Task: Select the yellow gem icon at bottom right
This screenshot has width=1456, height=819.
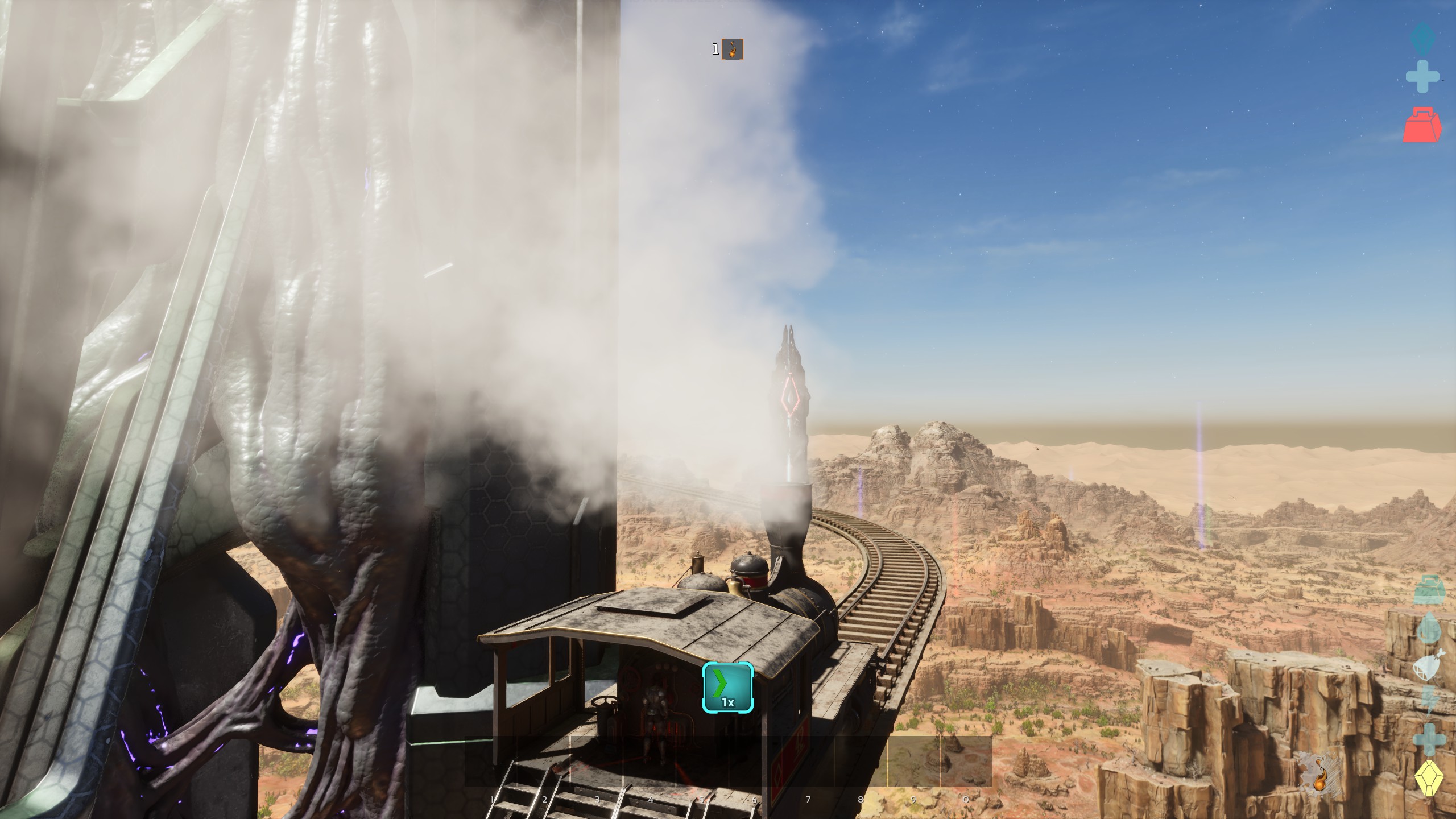Action: (1428, 774)
